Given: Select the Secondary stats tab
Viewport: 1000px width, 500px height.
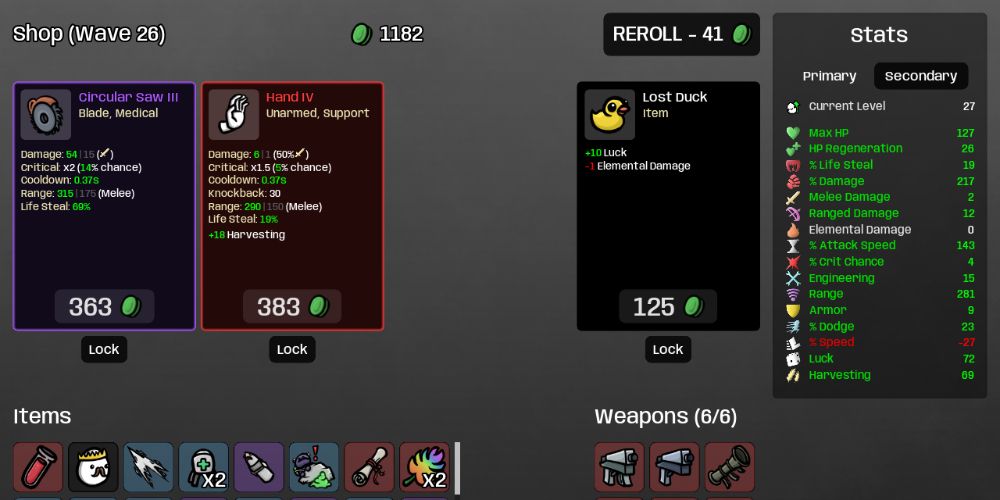Looking at the screenshot, I should pyautogui.click(x=921, y=76).
